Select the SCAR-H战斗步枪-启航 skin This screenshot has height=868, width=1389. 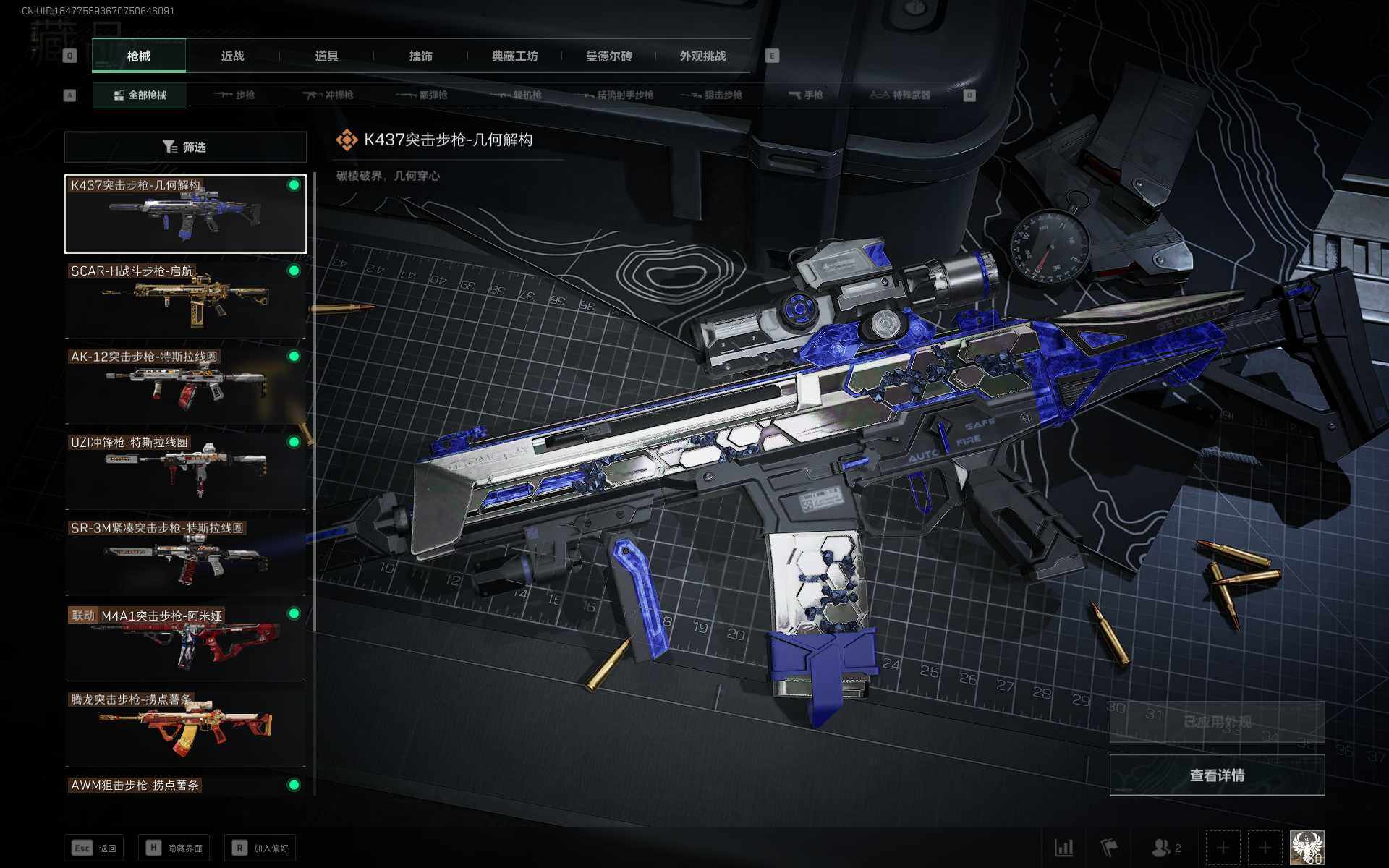tap(185, 299)
